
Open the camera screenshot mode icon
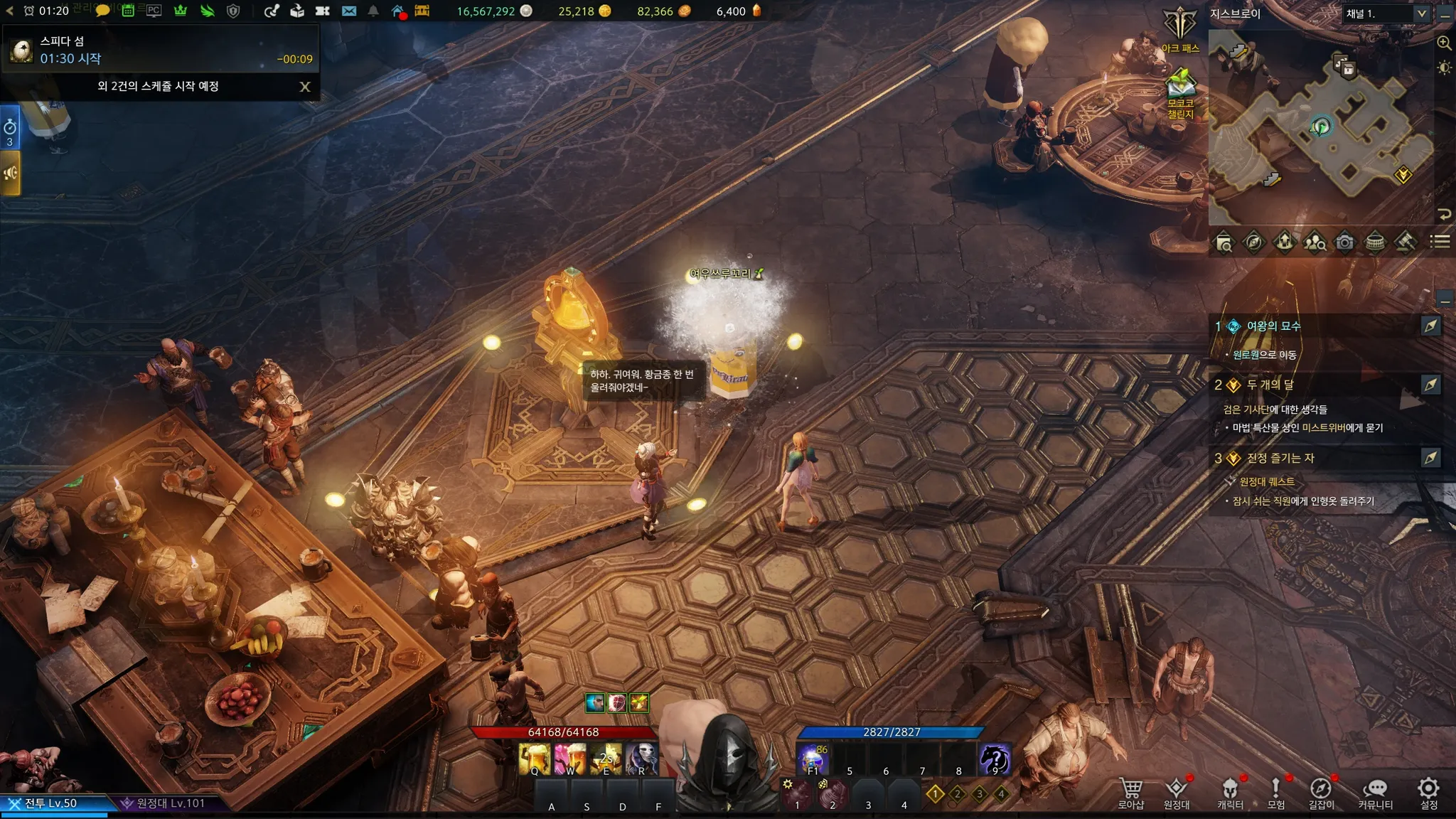(x=1344, y=242)
